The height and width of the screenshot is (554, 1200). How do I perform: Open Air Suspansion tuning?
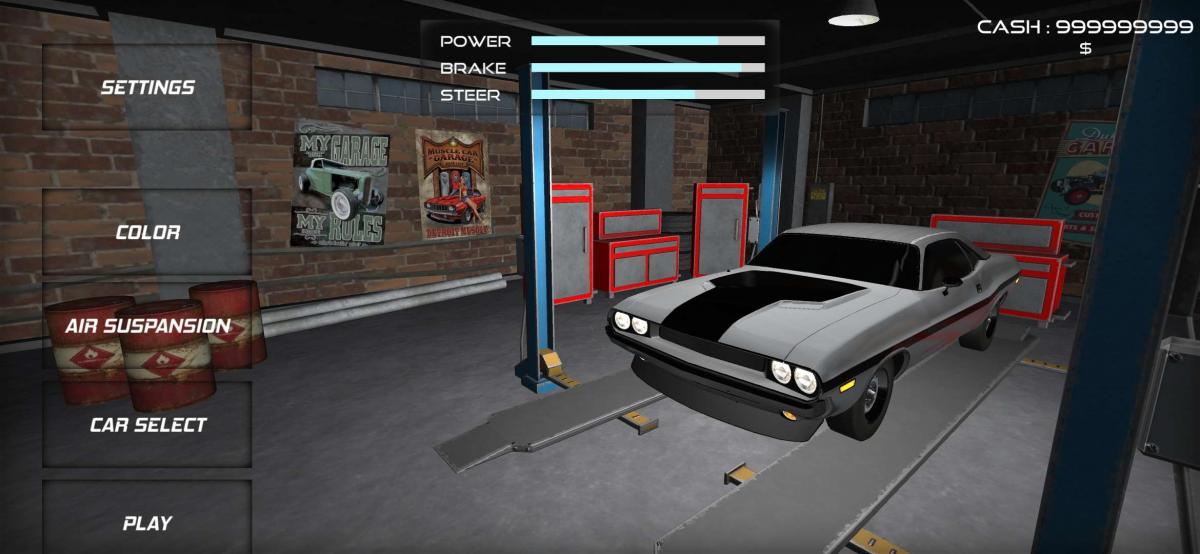(148, 326)
